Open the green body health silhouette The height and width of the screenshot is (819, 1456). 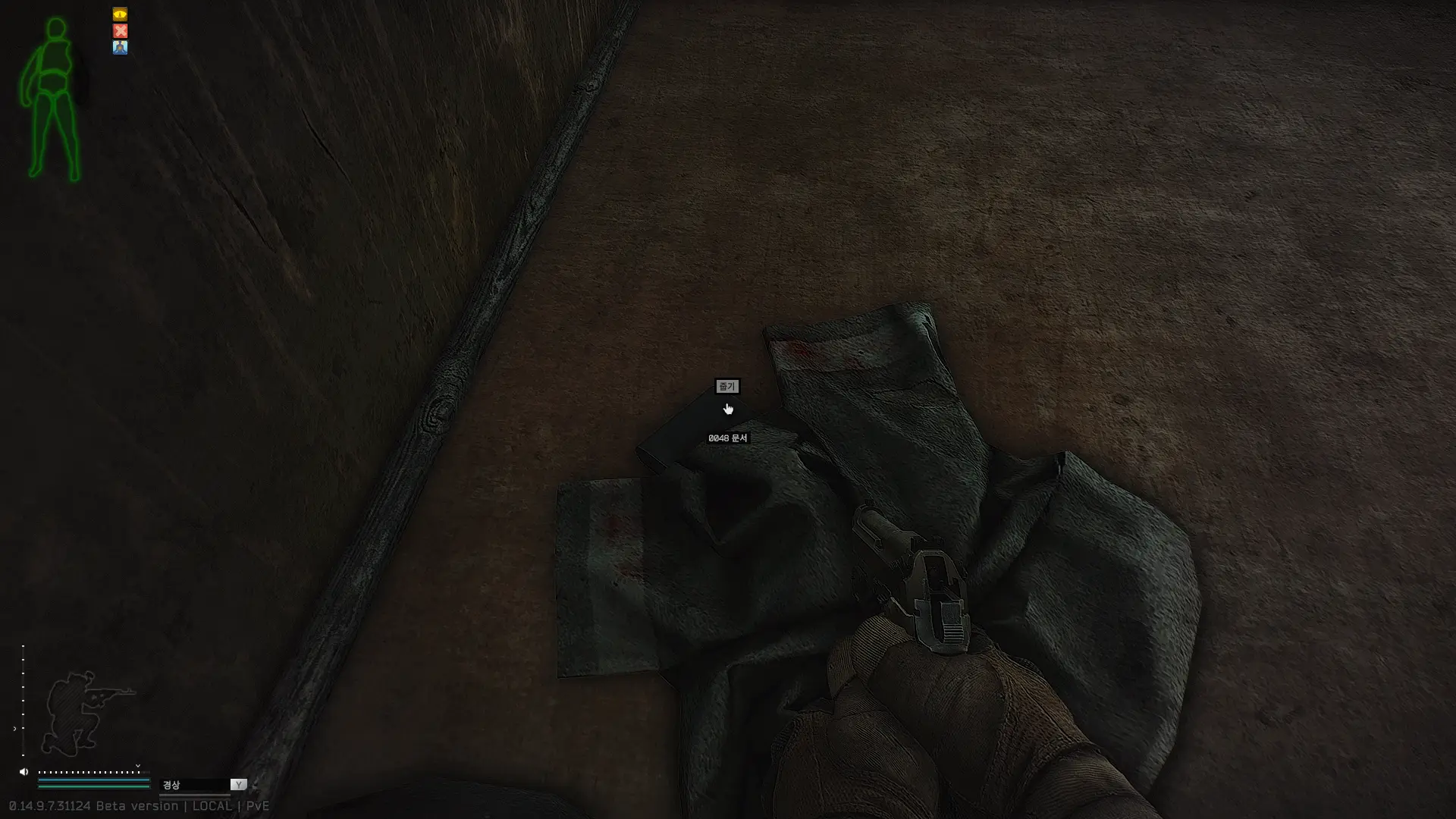click(53, 99)
